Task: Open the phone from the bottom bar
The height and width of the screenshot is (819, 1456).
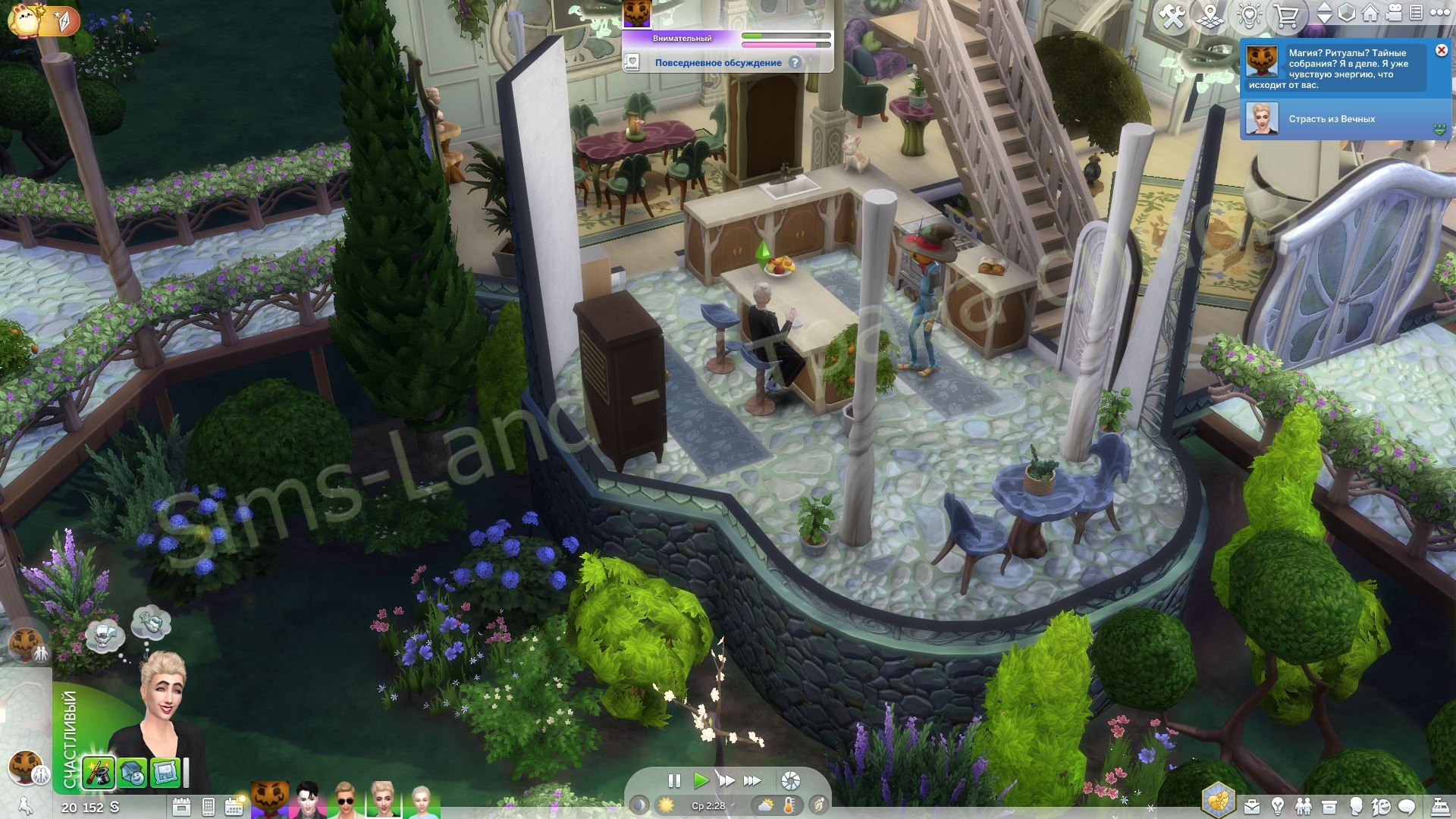Action: click(209, 807)
